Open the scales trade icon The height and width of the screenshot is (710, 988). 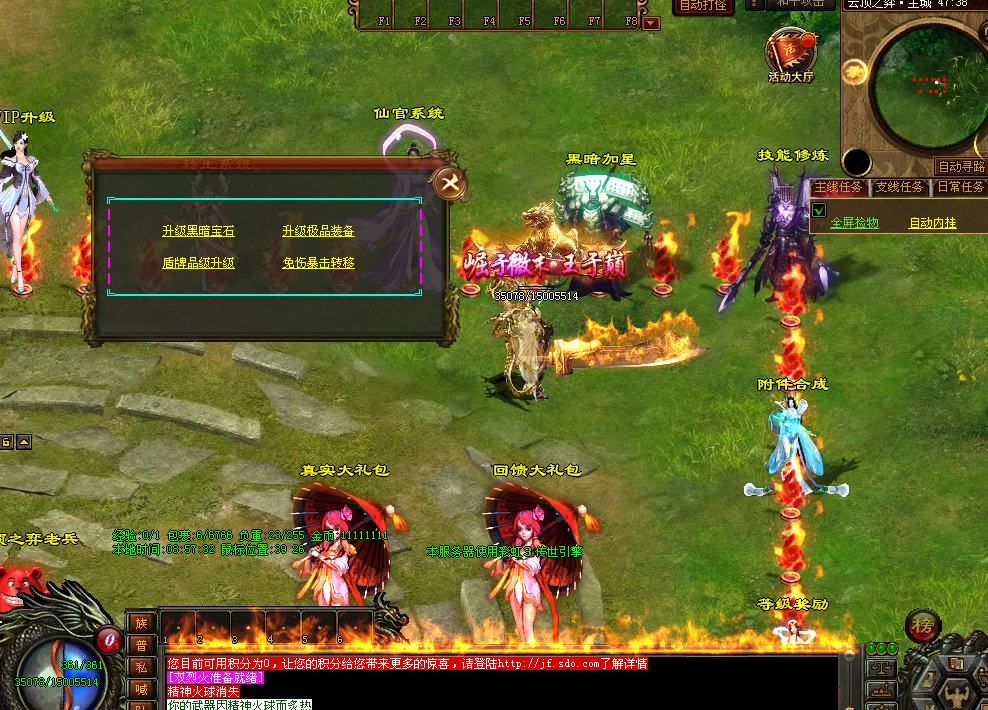coord(881,667)
